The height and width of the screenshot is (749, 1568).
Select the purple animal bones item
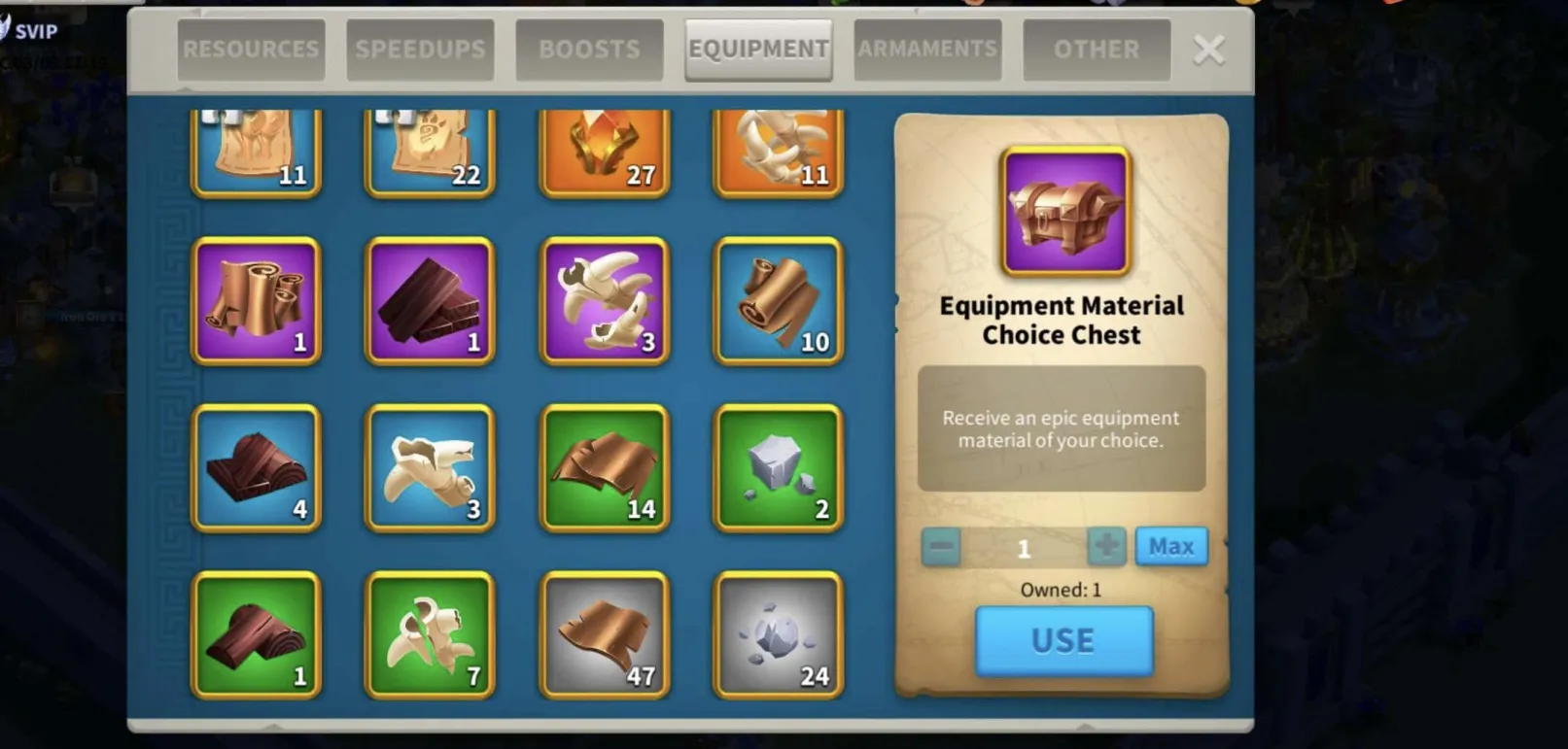click(x=604, y=301)
